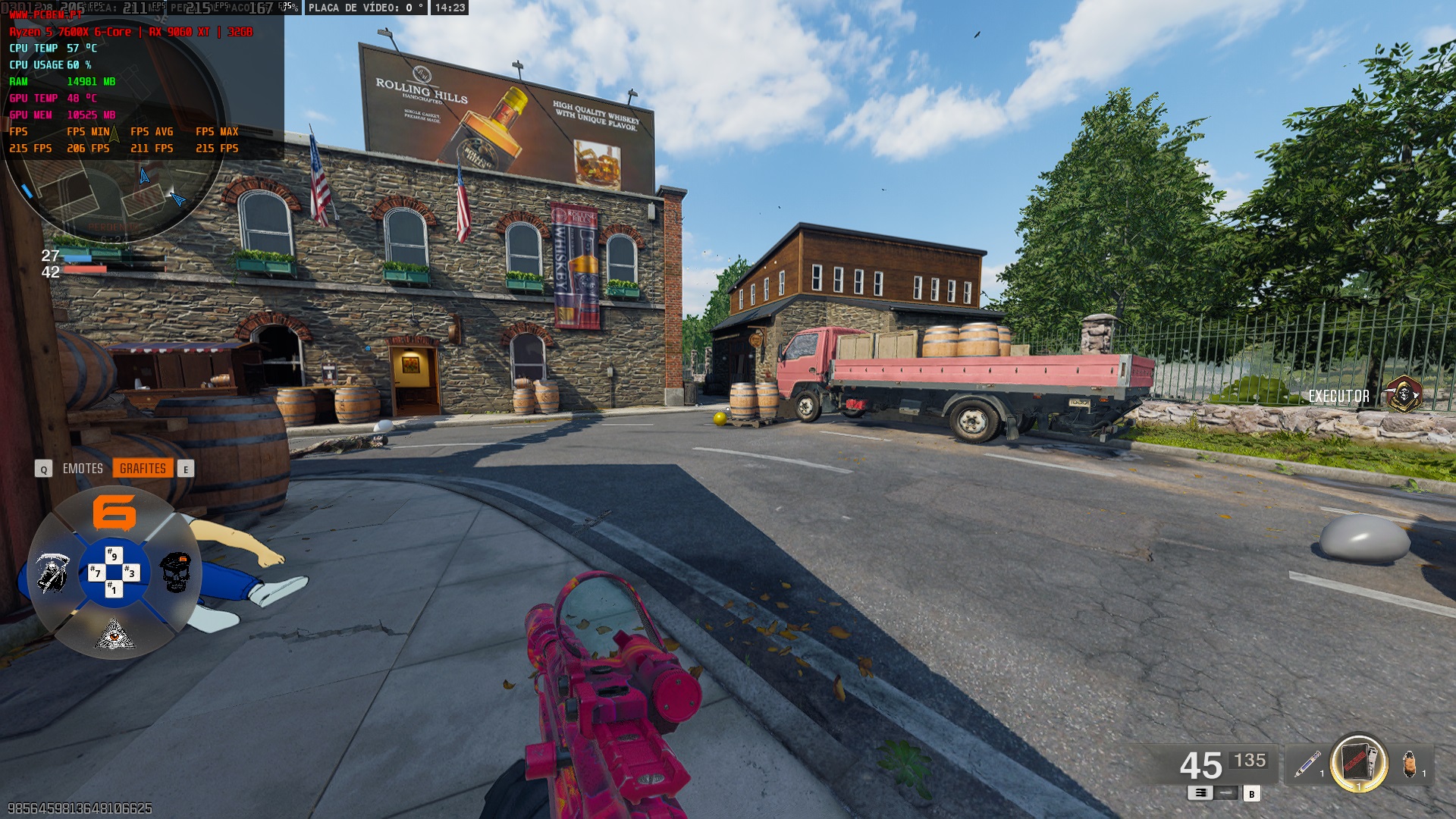Click the Executor specialist emblem
Screen dimensions: 1456x819
(1403, 395)
